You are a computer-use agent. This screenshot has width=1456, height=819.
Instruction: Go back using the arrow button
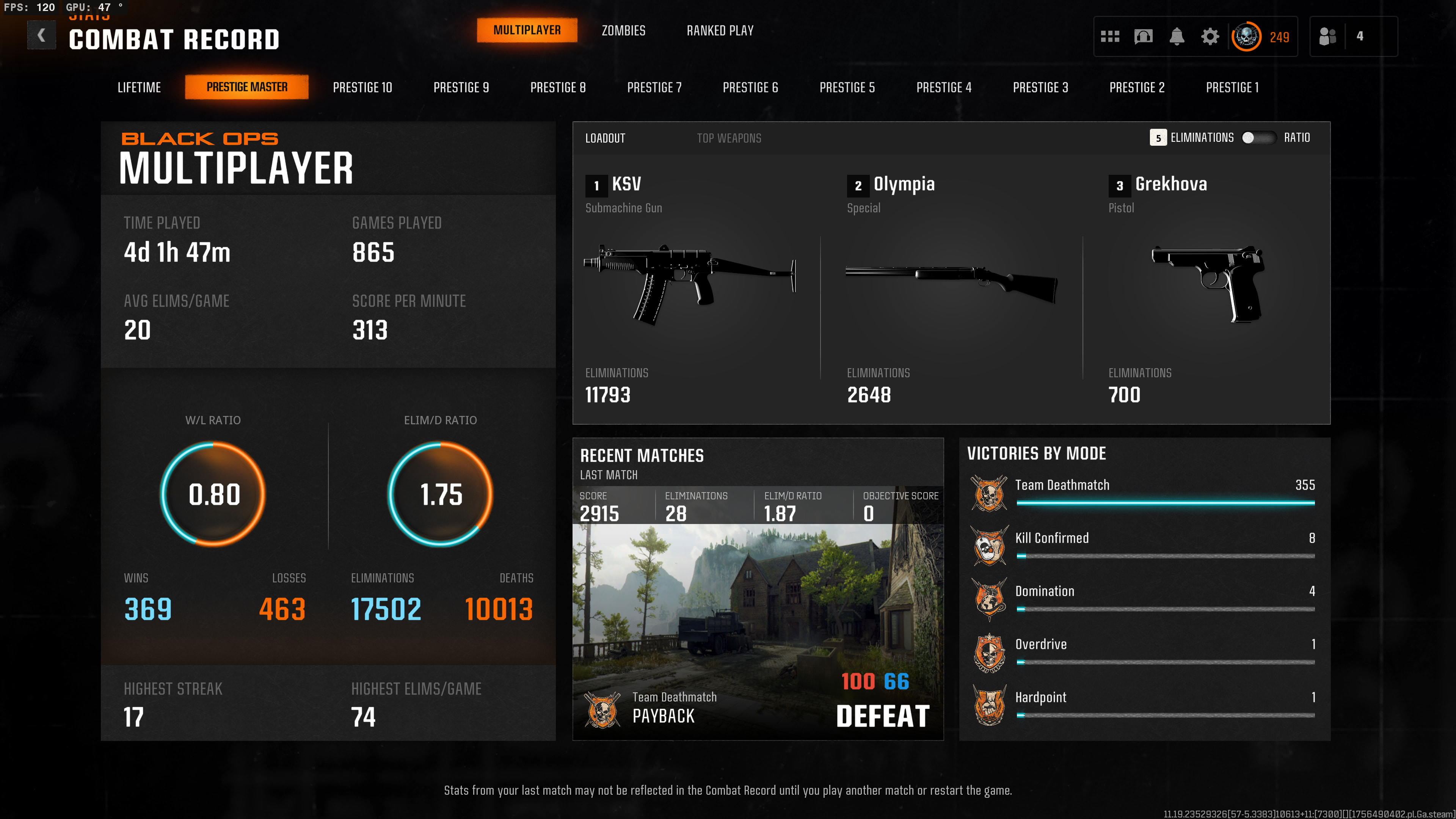(x=41, y=36)
